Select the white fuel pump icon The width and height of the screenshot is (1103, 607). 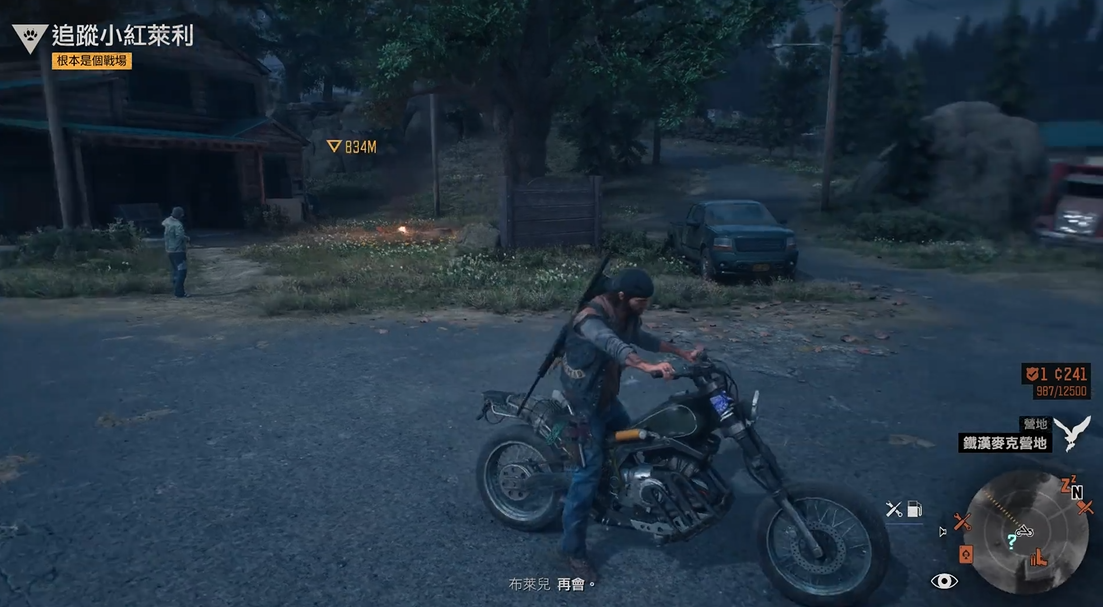[914, 509]
